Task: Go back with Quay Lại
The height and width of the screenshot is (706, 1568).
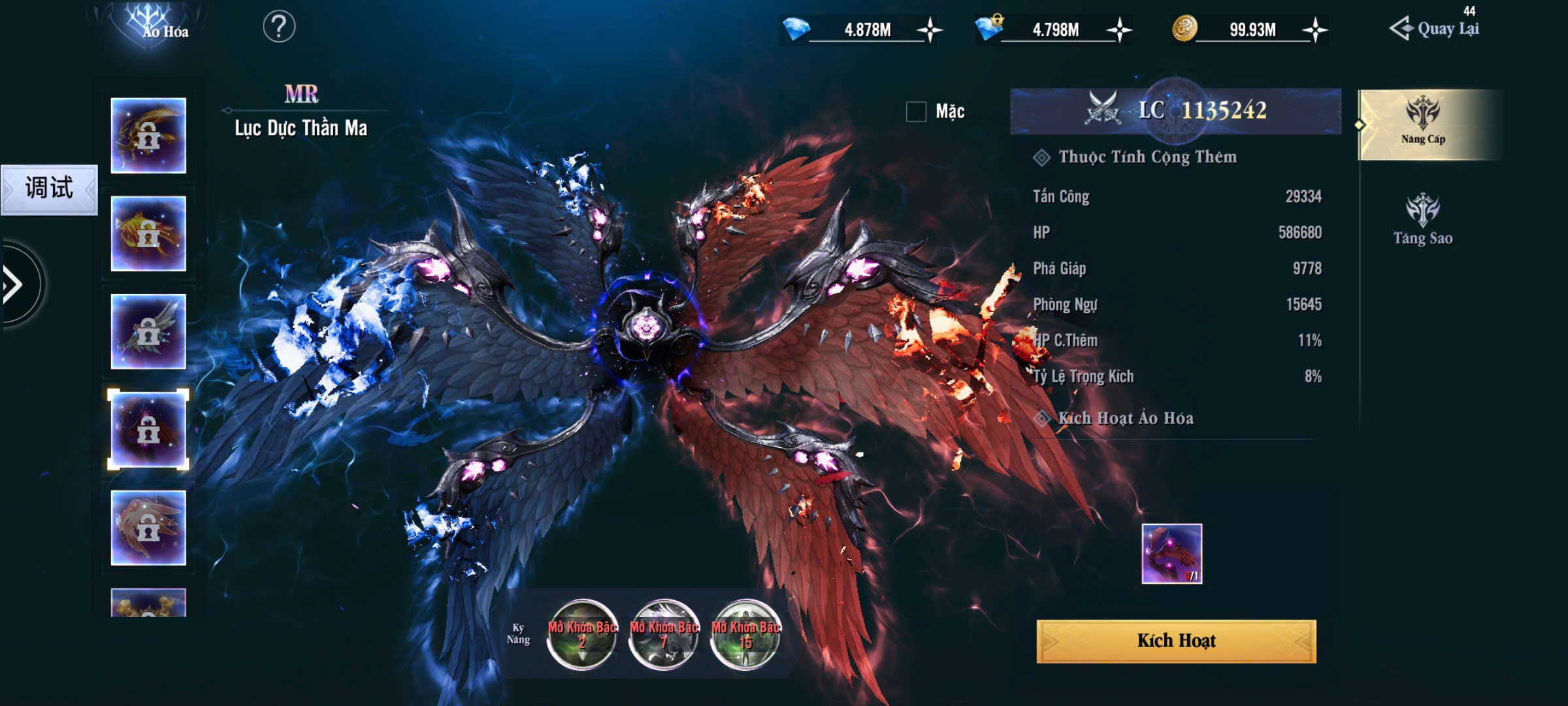Action: 1435,29
